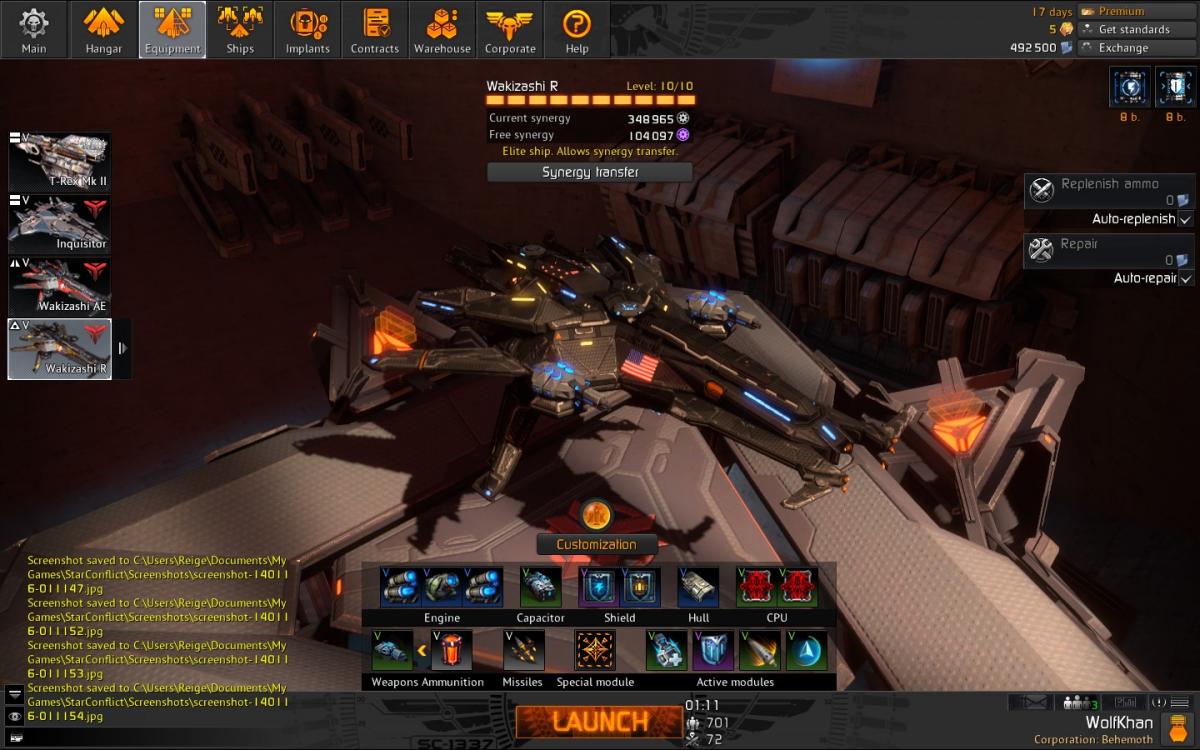The width and height of the screenshot is (1200, 750).
Task: Open ship Customization
Action: [596, 544]
